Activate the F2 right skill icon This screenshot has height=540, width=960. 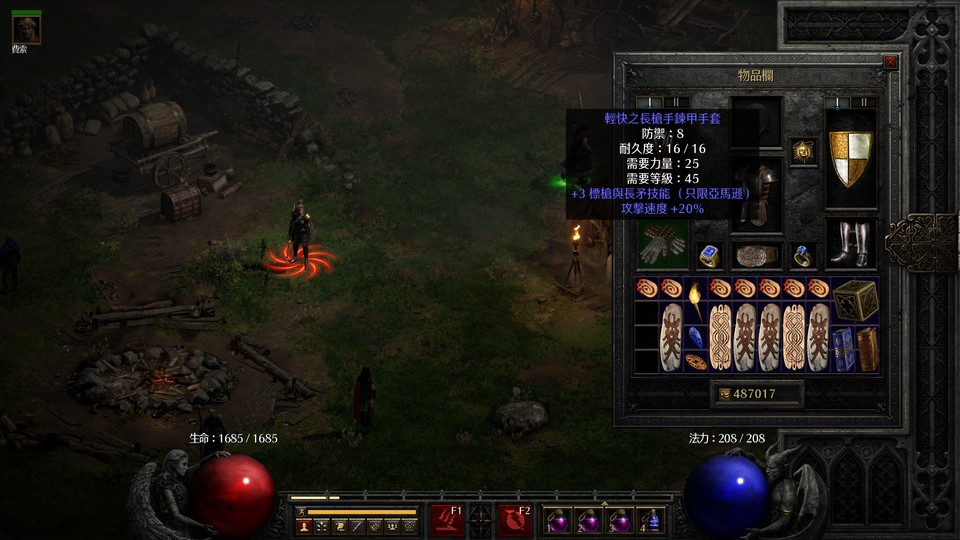click(x=515, y=520)
